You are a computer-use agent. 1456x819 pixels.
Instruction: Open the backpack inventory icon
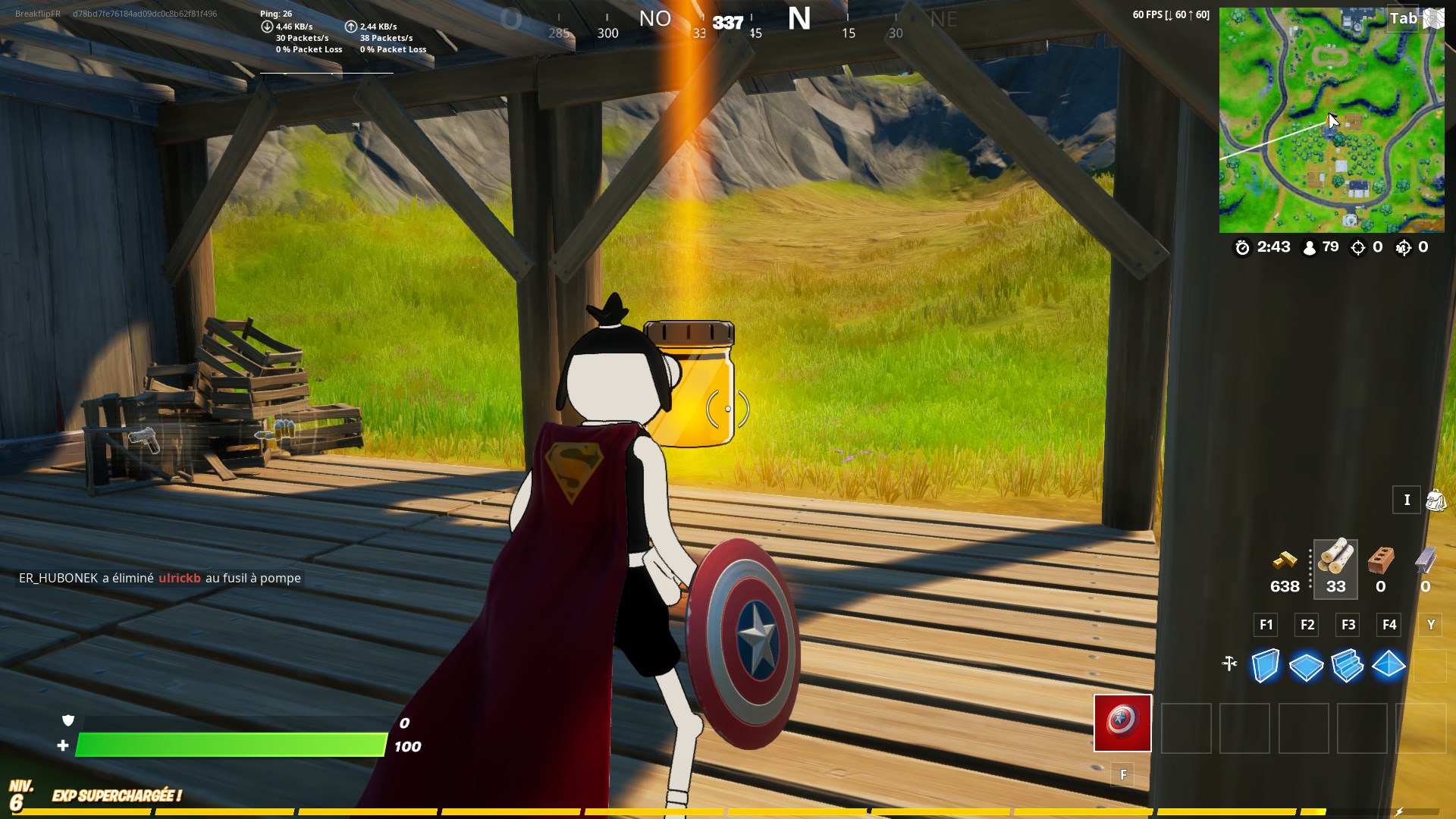pos(1437,499)
